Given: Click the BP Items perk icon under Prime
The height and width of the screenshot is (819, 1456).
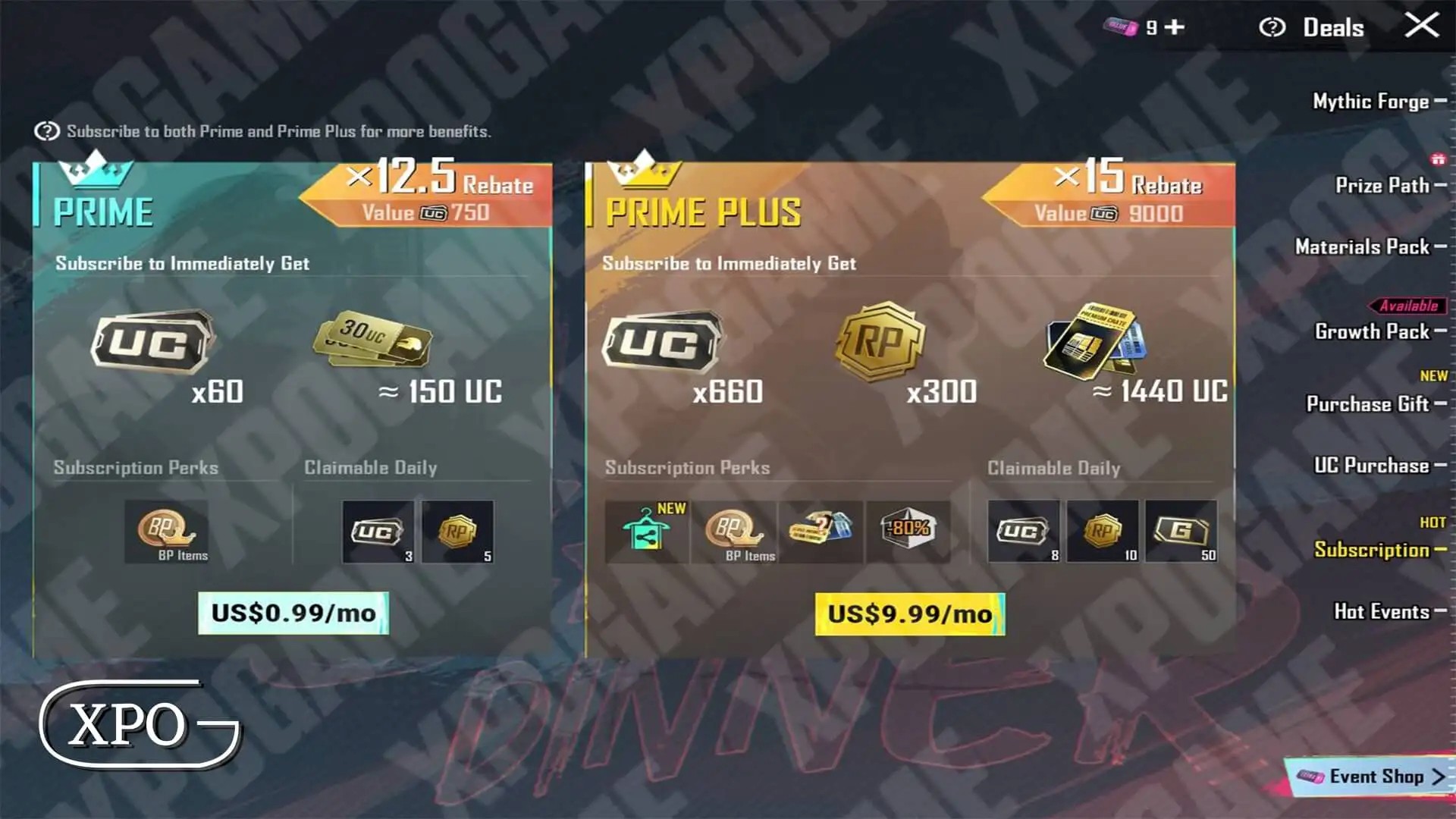Looking at the screenshot, I should pyautogui.click(x=168, y=529).
